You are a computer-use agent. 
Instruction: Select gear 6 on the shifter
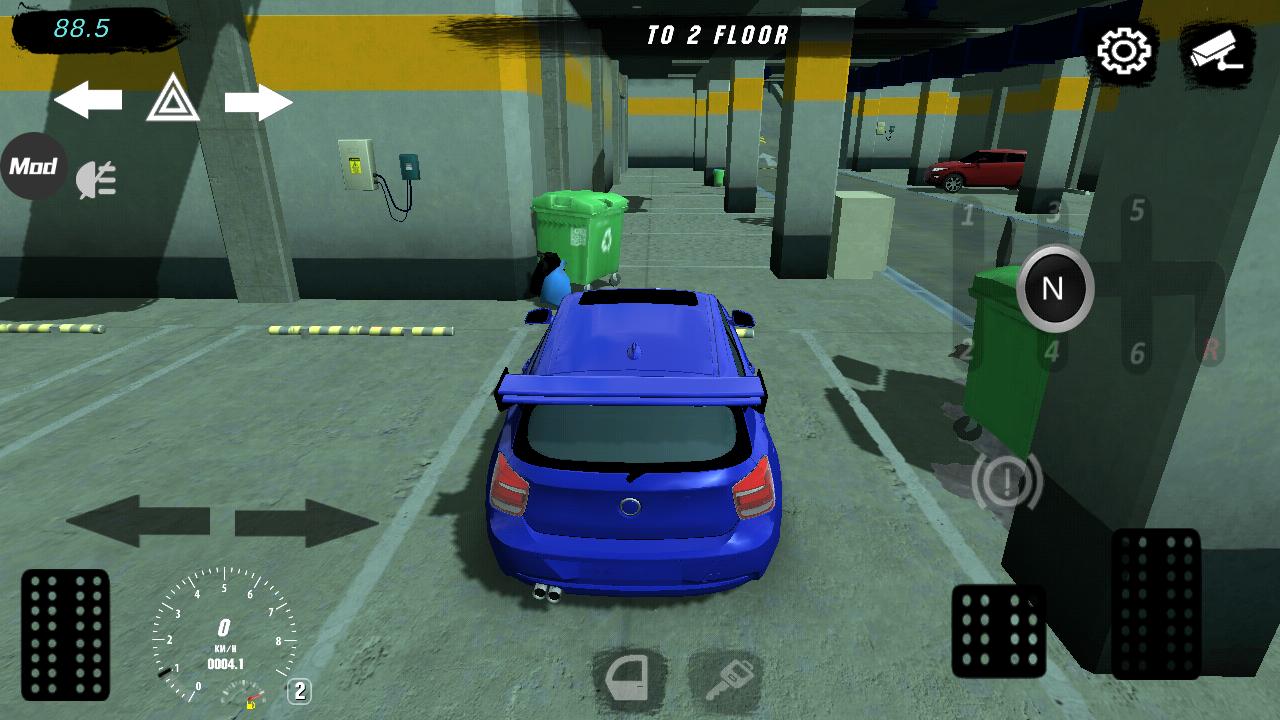pos(1137,353)
